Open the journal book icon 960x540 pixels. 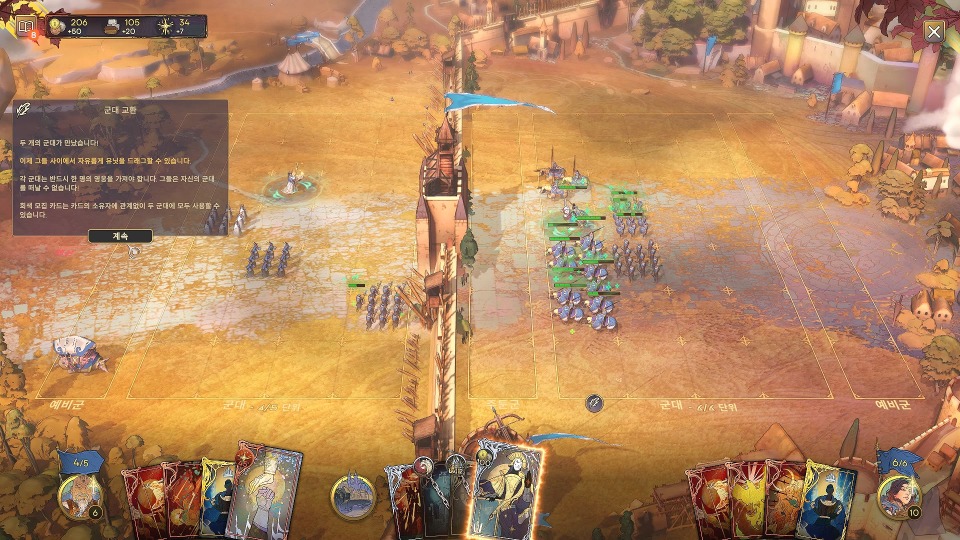[x=24, y=27]
